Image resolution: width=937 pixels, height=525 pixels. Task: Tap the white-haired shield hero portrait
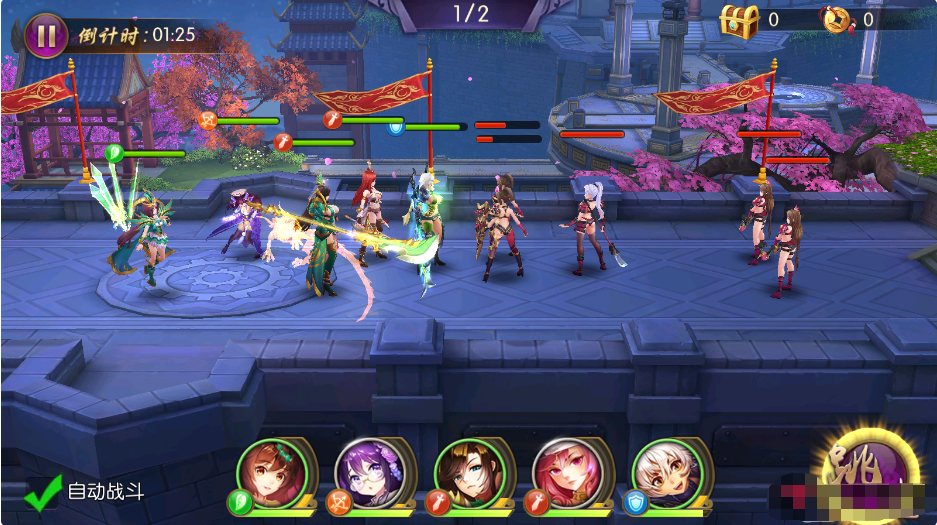[x=667, y=472]
